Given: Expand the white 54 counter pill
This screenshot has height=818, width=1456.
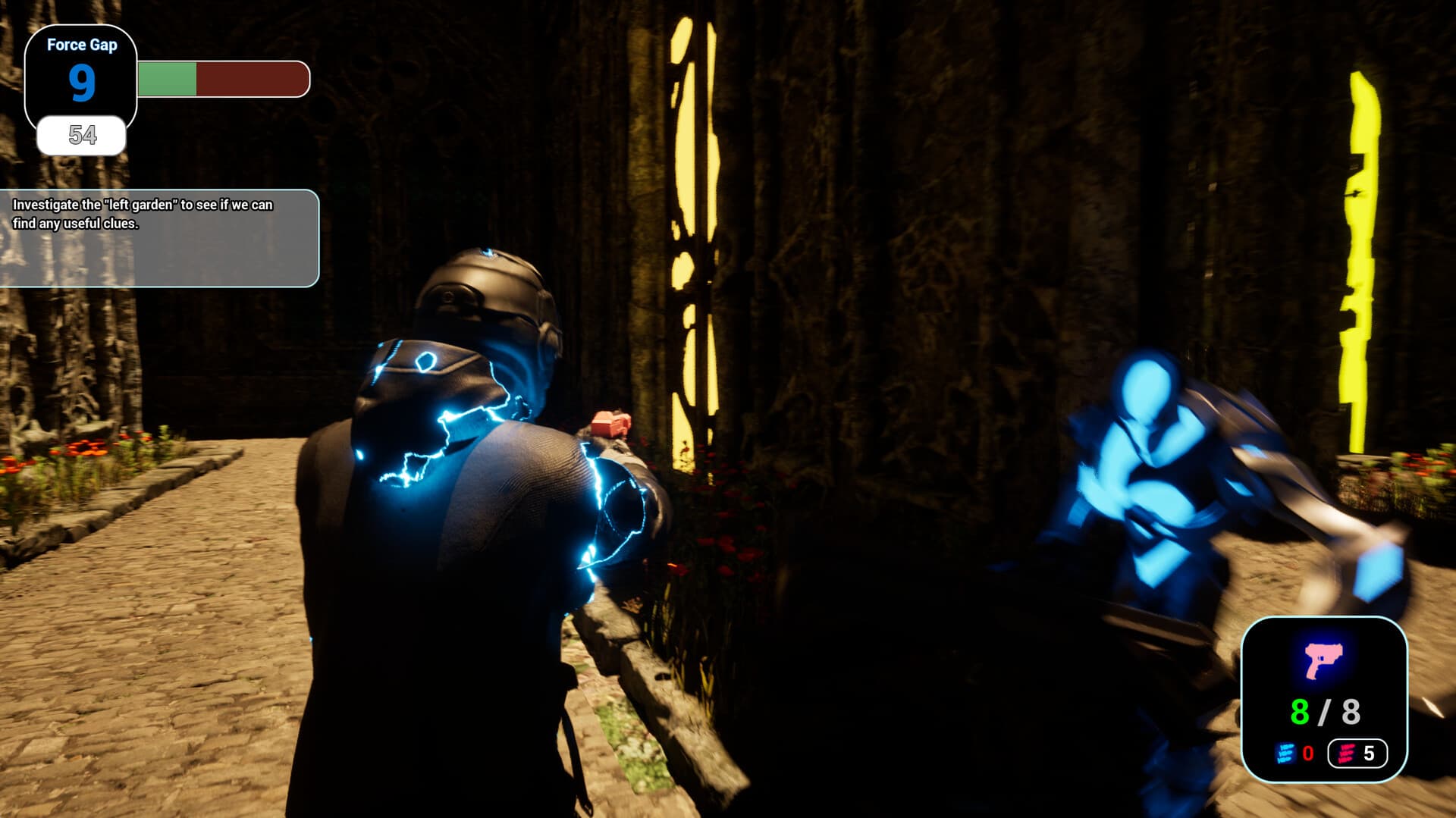Looking at the screenshot, I should (x=83, y=136).
